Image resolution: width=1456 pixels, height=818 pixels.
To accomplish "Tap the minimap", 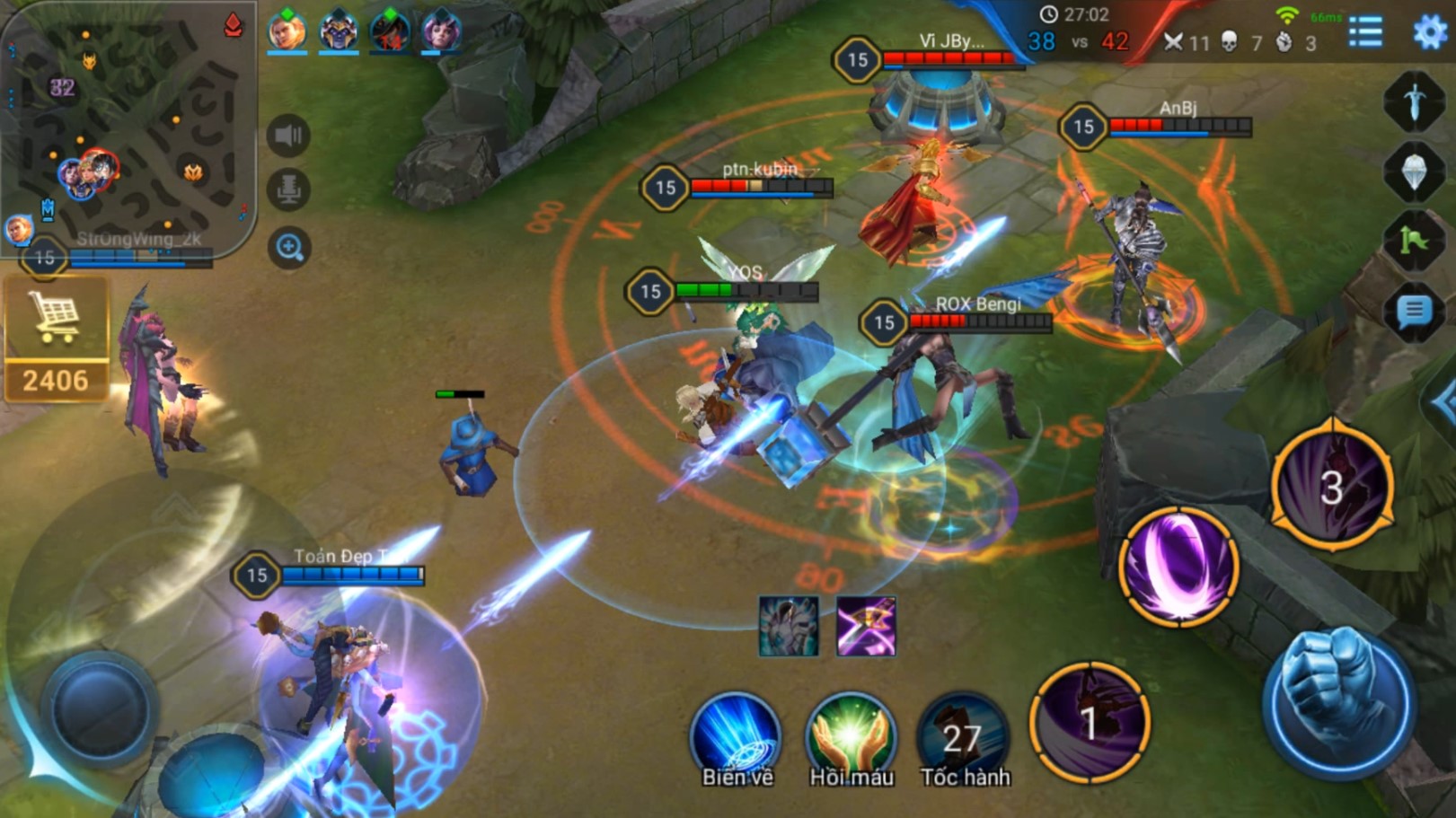I will tap(126, 126).
